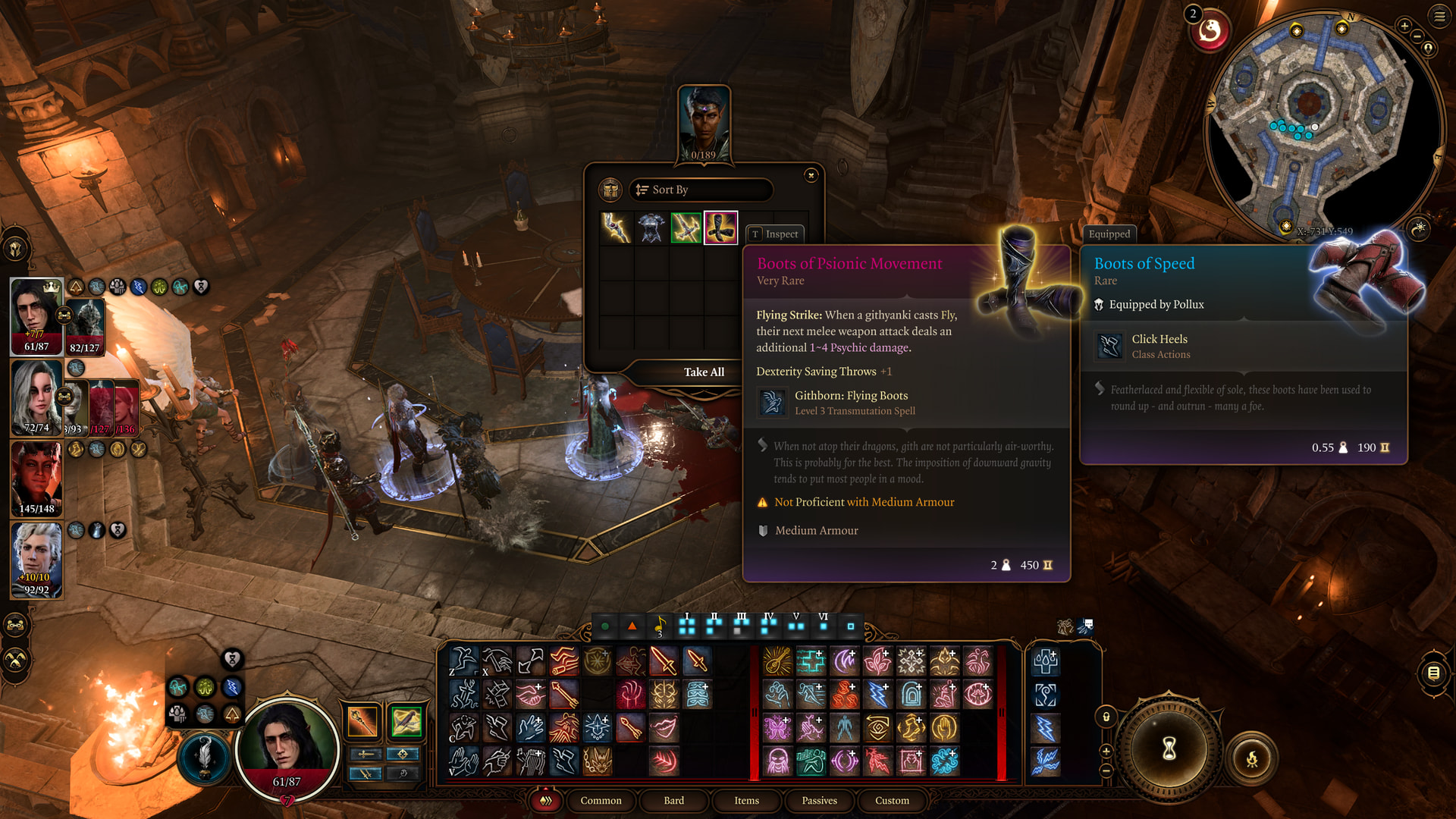Image resolution: width=1456 pixels, height=819 pixels.
Task: Open the Sort By dropdown
Action: point(700,190)
